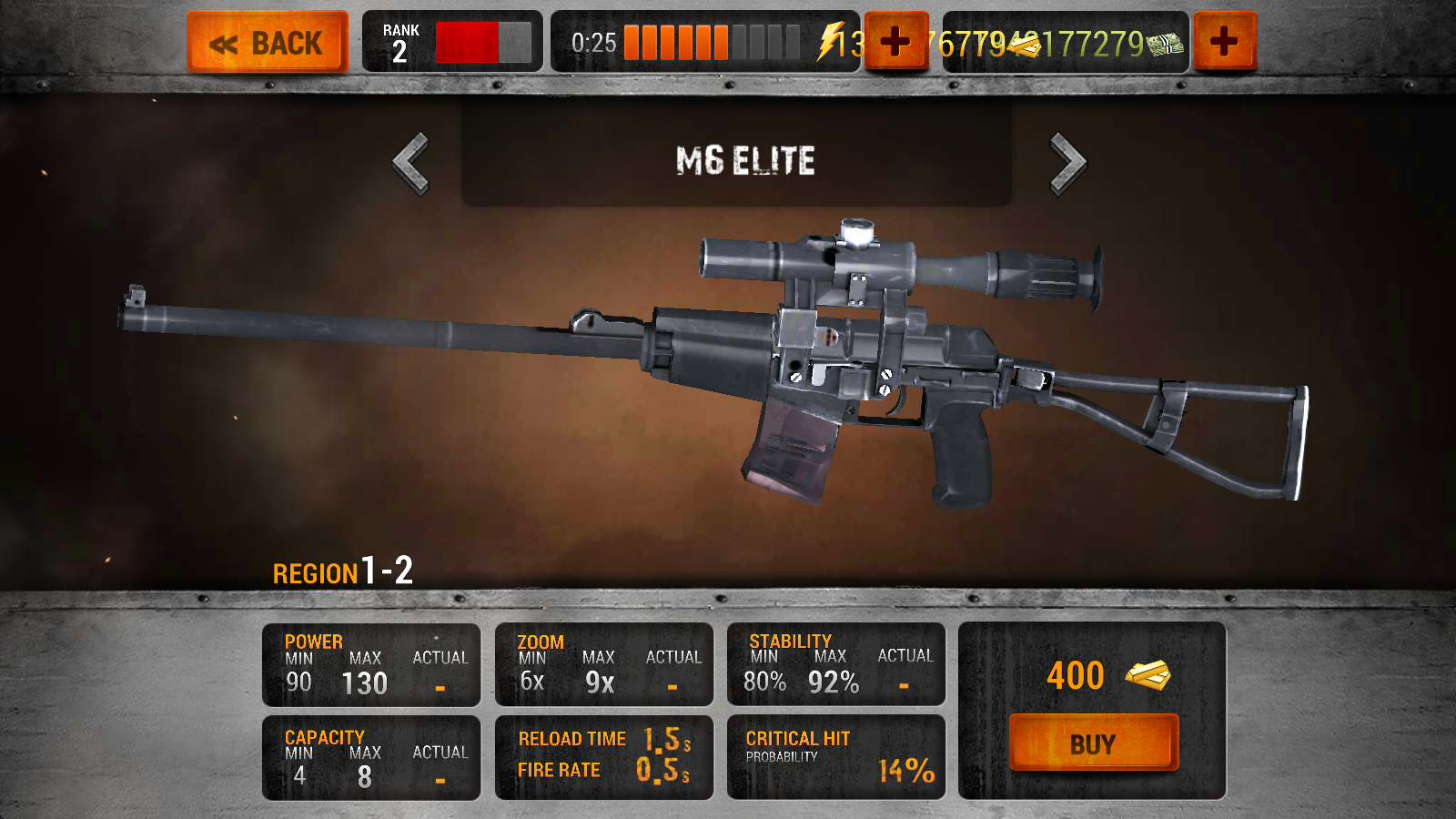The image size is (1456, 819).
Task: Add more energy with the plus button
Action: [895, 41]
